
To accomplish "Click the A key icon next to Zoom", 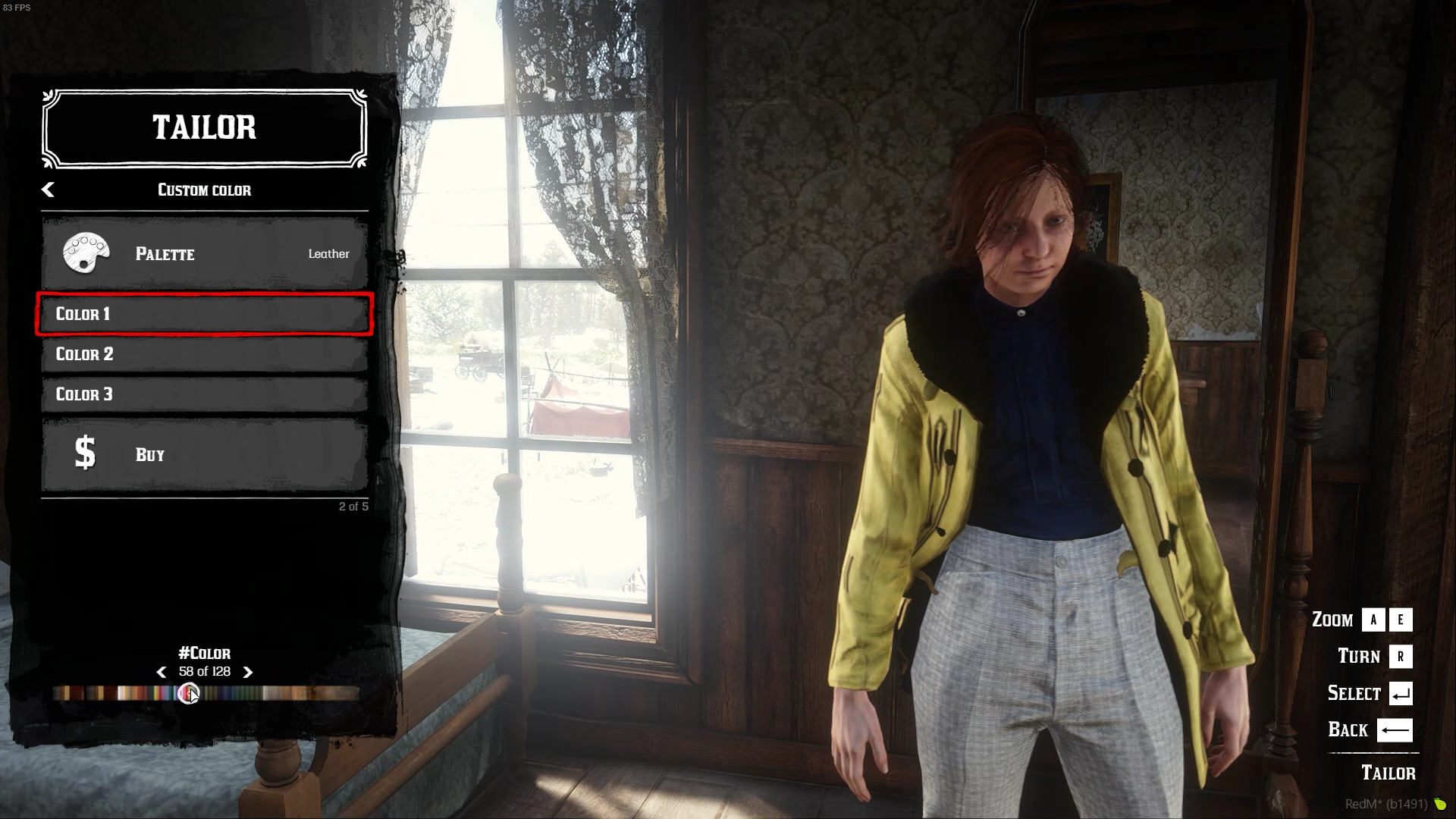I will [1373, 620].
